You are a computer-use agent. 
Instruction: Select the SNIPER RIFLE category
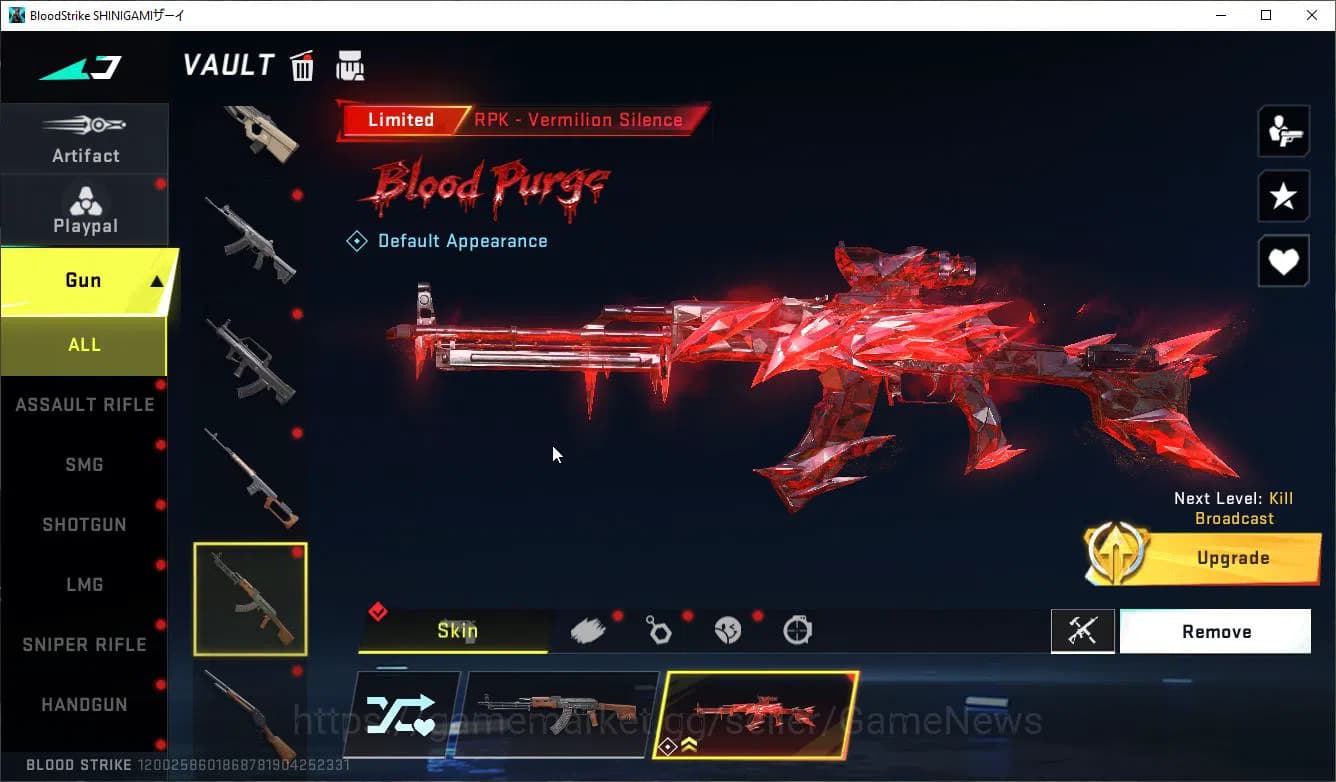tap(84, 644)
